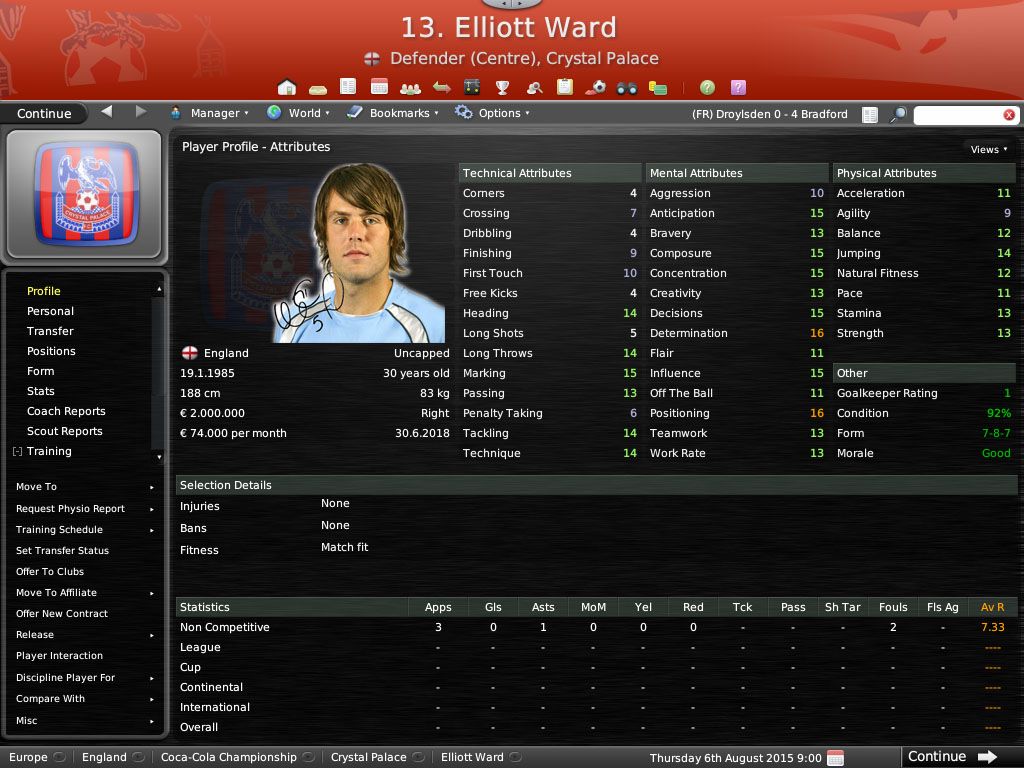
Task: Click the trophy icon in the toolbar
Action: click(x=503, y=87)
